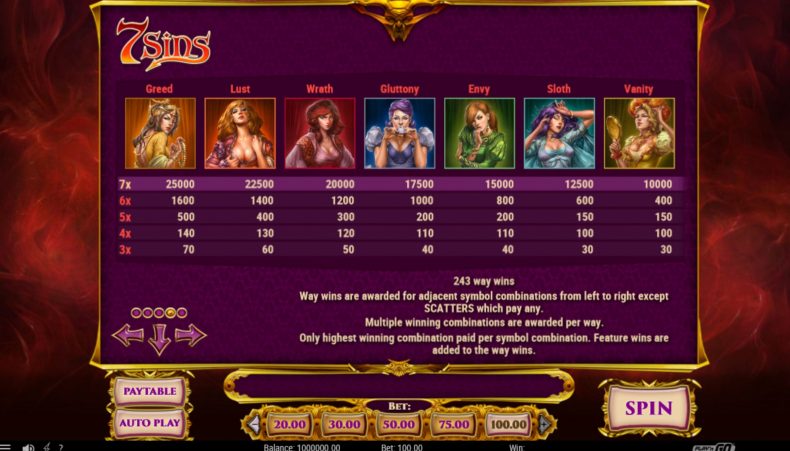This screenshot has height=451, width=790.
Task: Open the hamburger menu in the bottom bar
Action: tap(5, 446)
